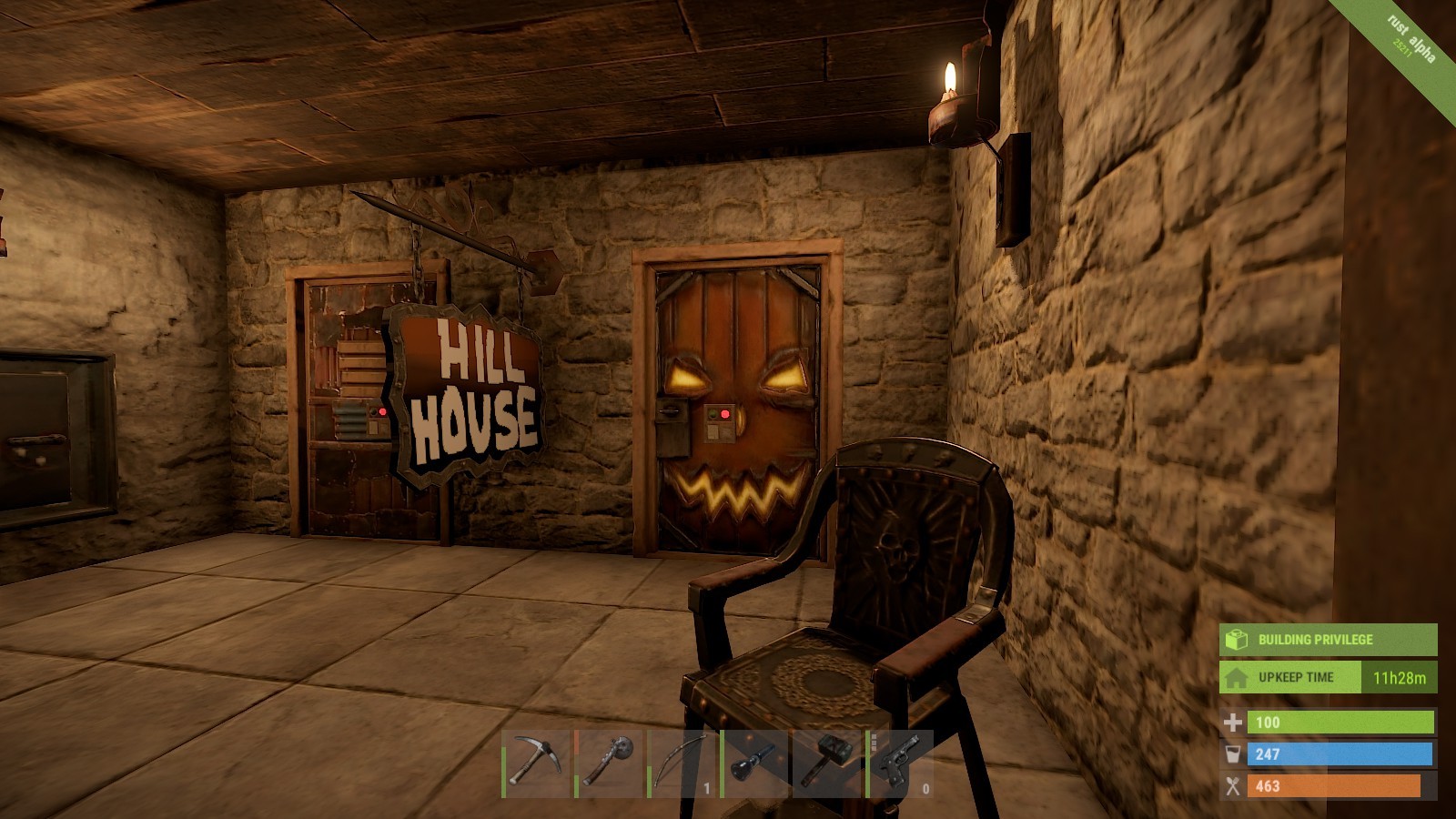Equip the building hammer
Viewport: 1456px width, 819px height.
click(x=827, y=763)
